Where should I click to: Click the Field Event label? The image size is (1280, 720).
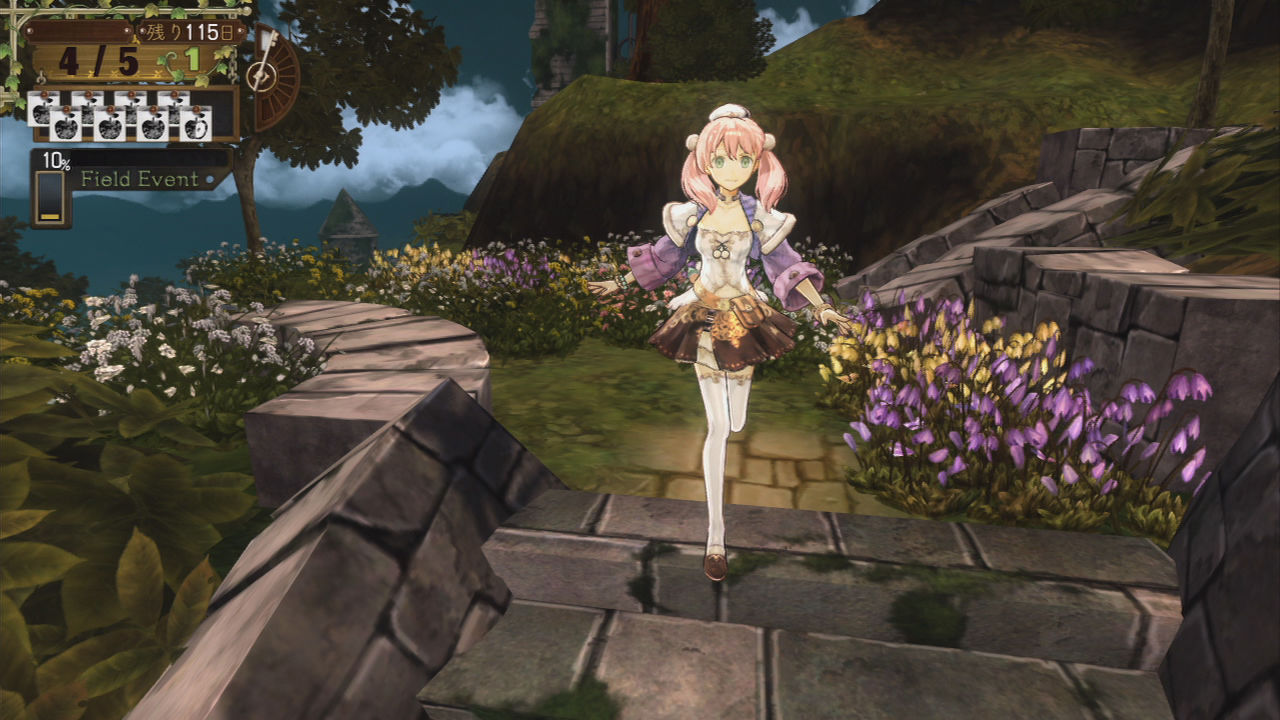pos(140,180)
